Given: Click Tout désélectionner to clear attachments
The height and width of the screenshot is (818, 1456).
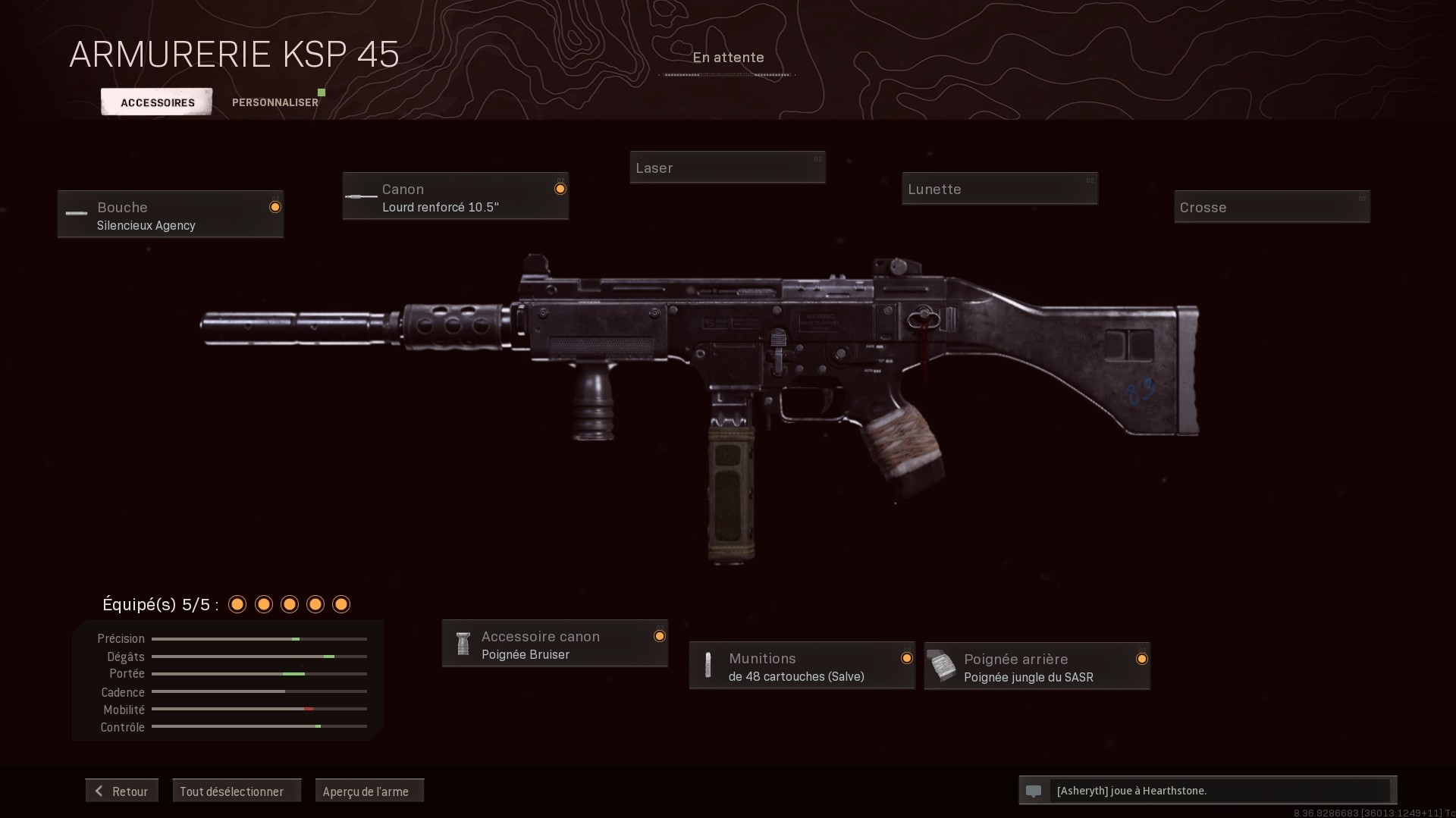Looking at the screenshot, I should pos(237,791).
